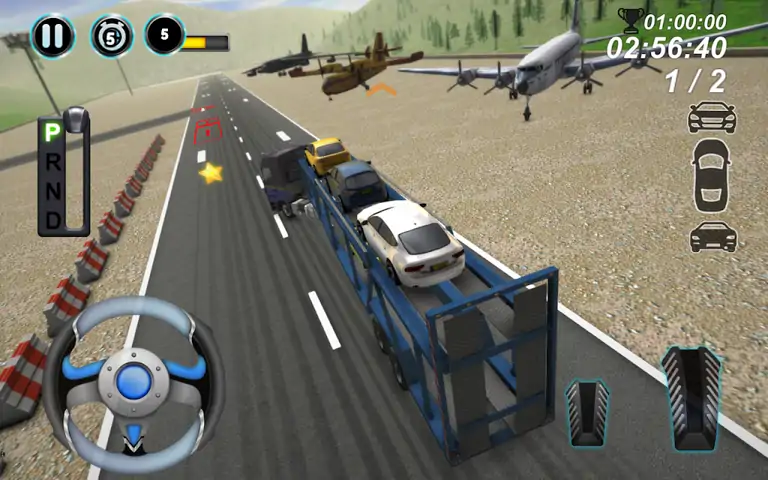
Task: Step on the gas pedal
Action: click(x=692, y=398)
